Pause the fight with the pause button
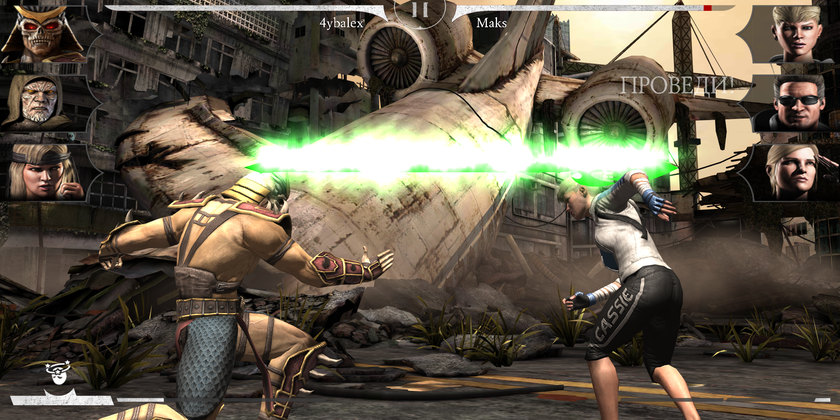Viewport: 840px width, 420px height. coord(420,11)
